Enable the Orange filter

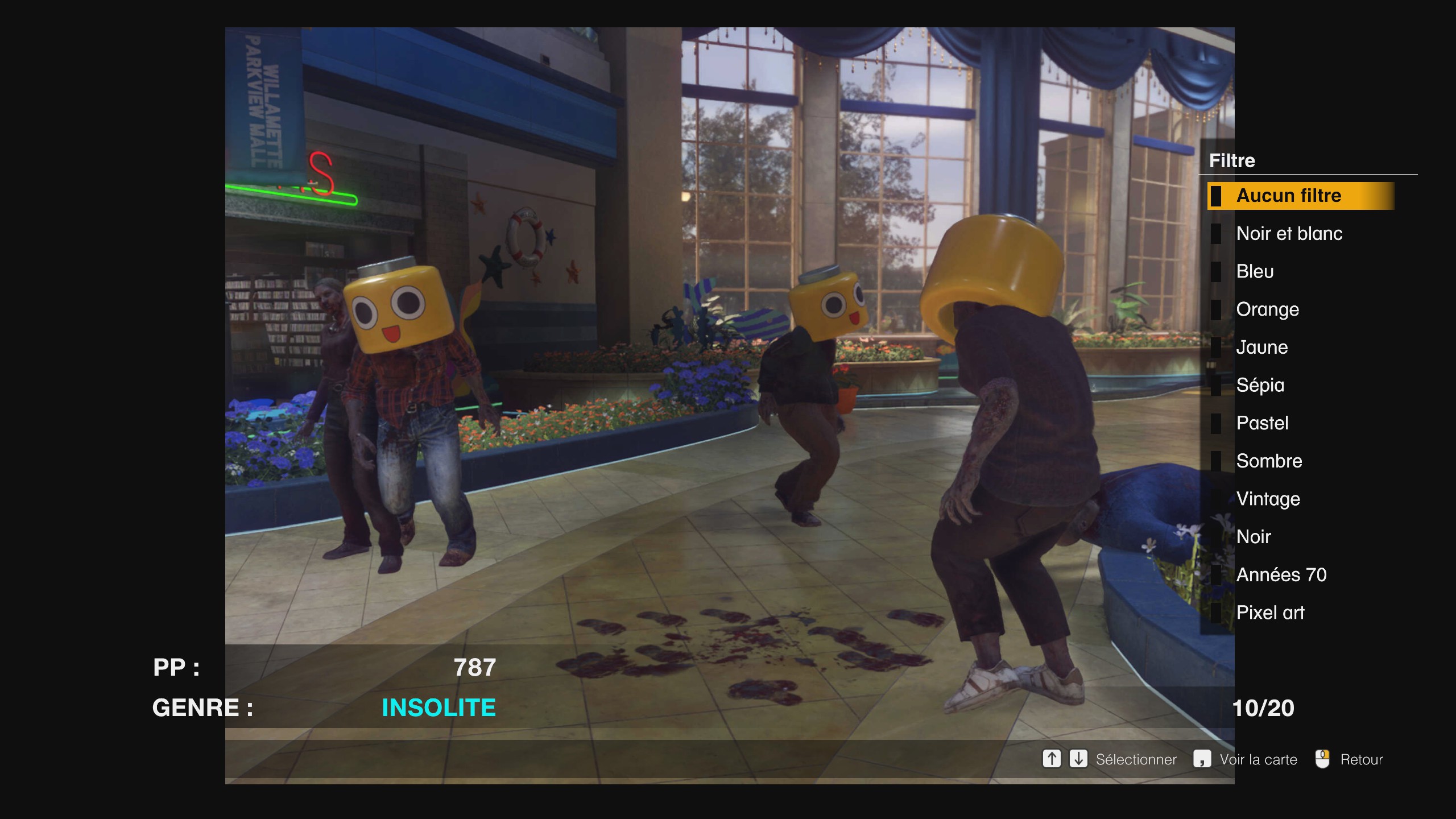(x=1268, y=309)
